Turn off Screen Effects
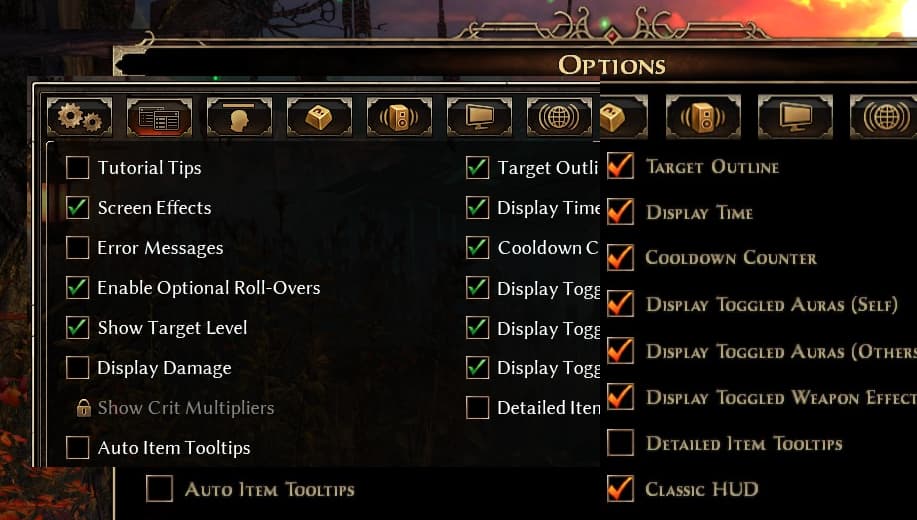Viewport: 917px width, 520px height. coord(78,208)
